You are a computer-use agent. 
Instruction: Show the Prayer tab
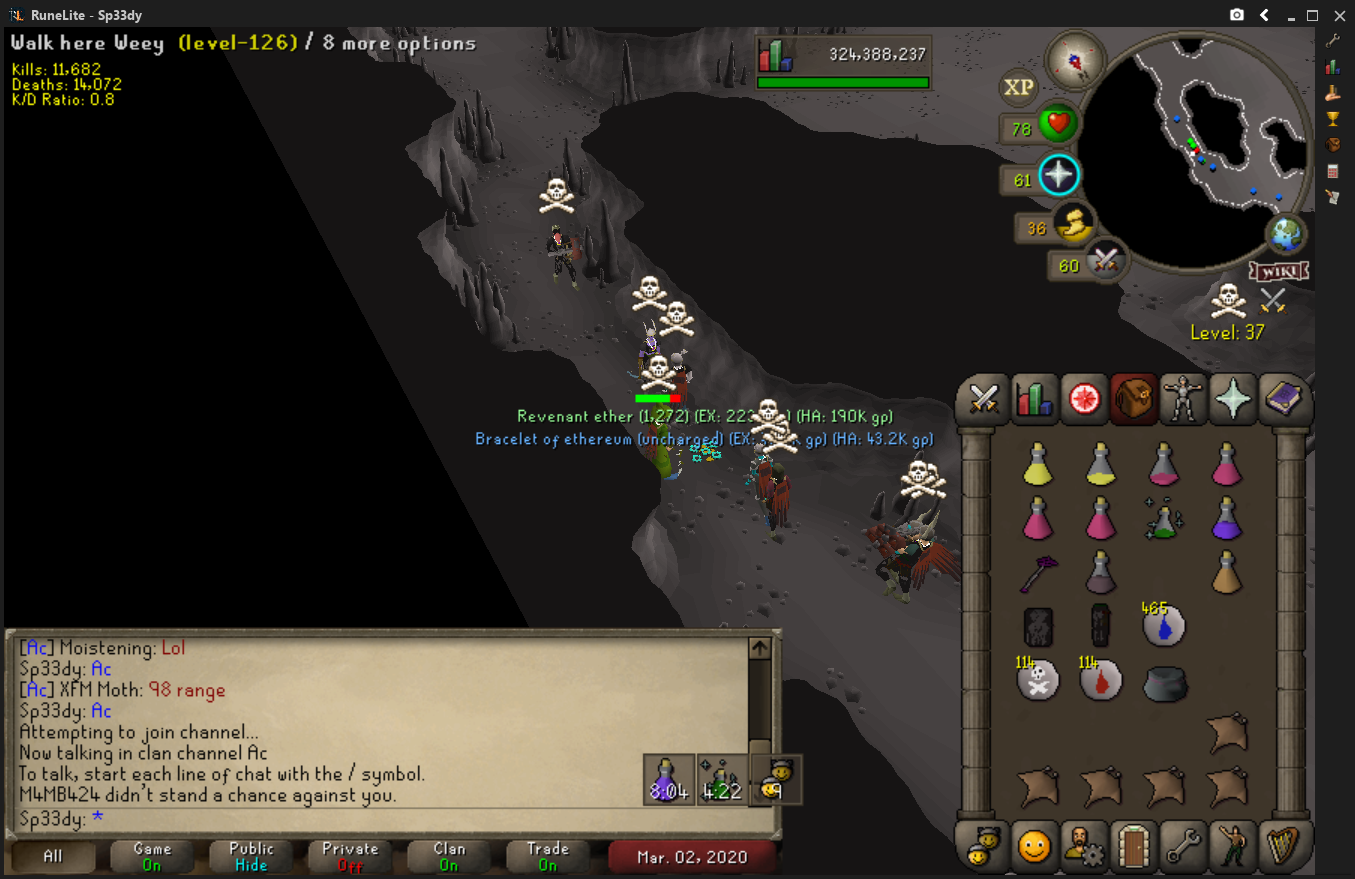tap(1232, 400)
